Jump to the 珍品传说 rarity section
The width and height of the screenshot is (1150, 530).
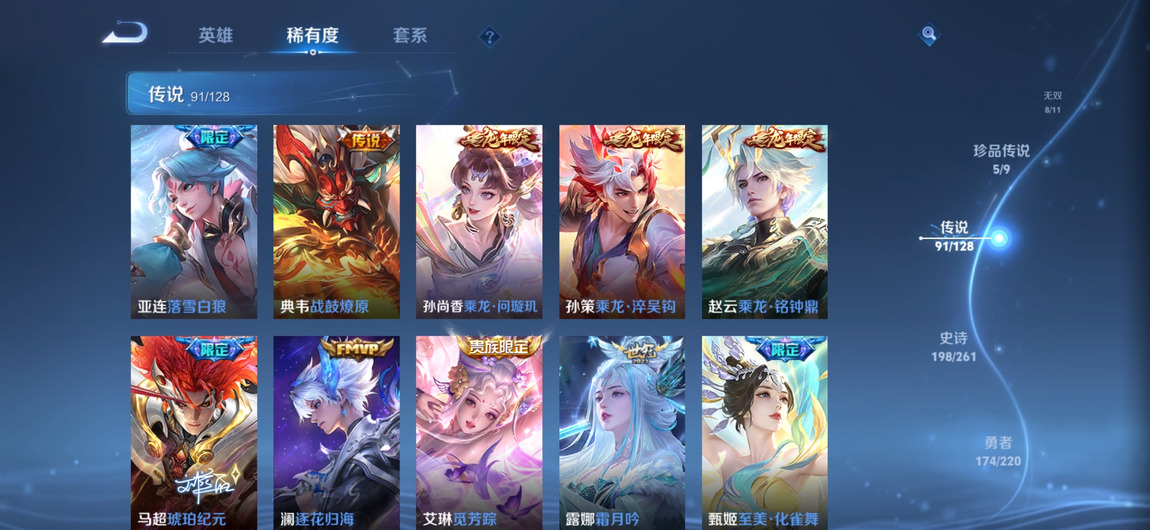click(x=1001, y=159)
